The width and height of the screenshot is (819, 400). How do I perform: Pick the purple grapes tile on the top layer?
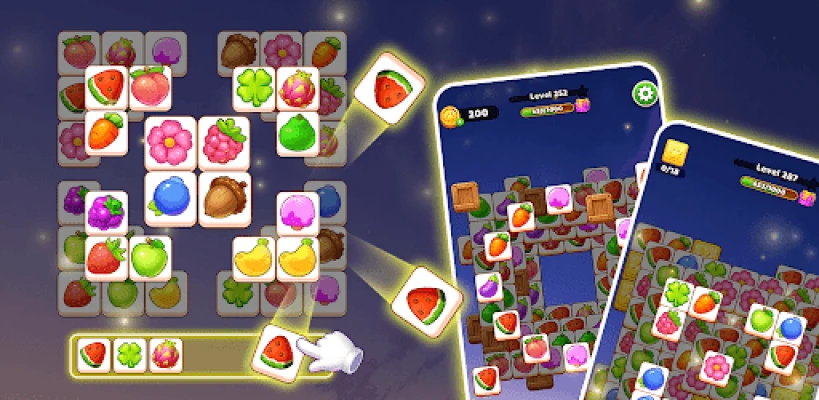click(x=106, y=212)
